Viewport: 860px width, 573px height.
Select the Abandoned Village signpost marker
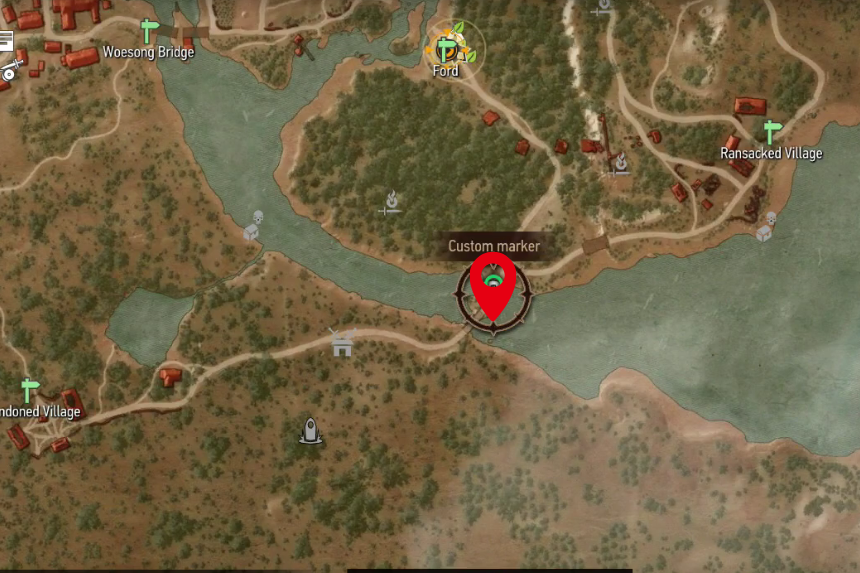(x=28, y=390)
